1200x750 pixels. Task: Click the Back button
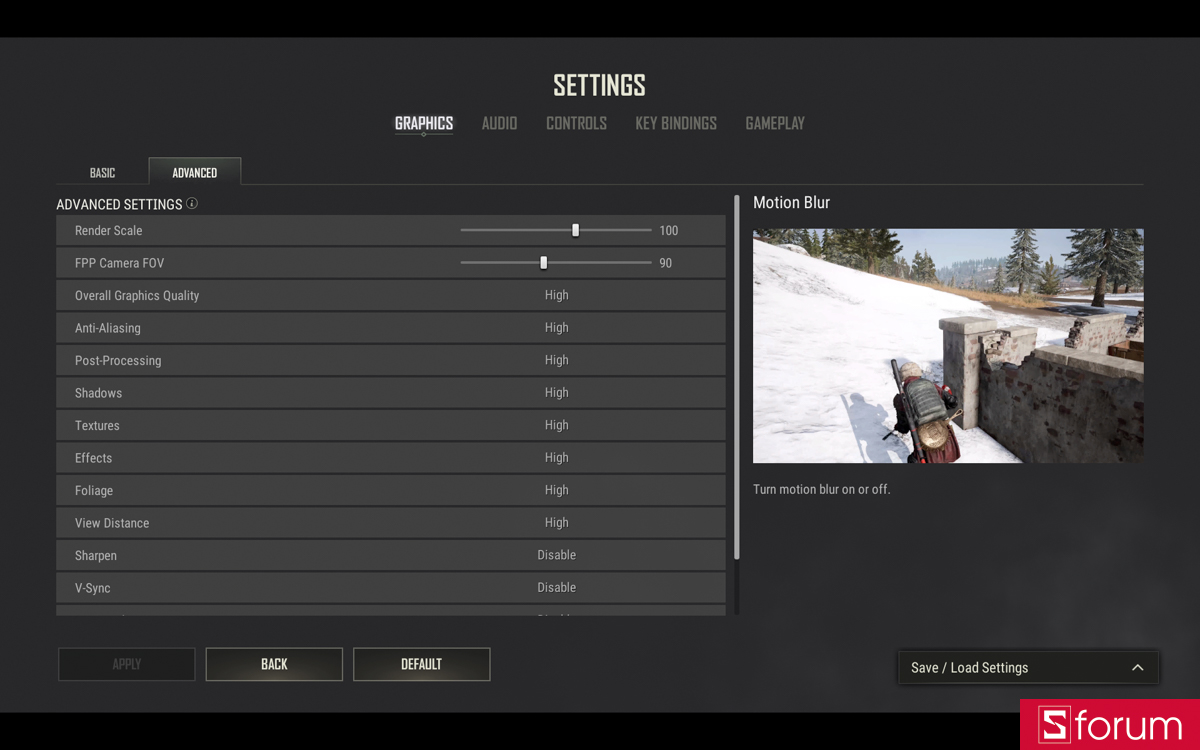click(274, 664)
